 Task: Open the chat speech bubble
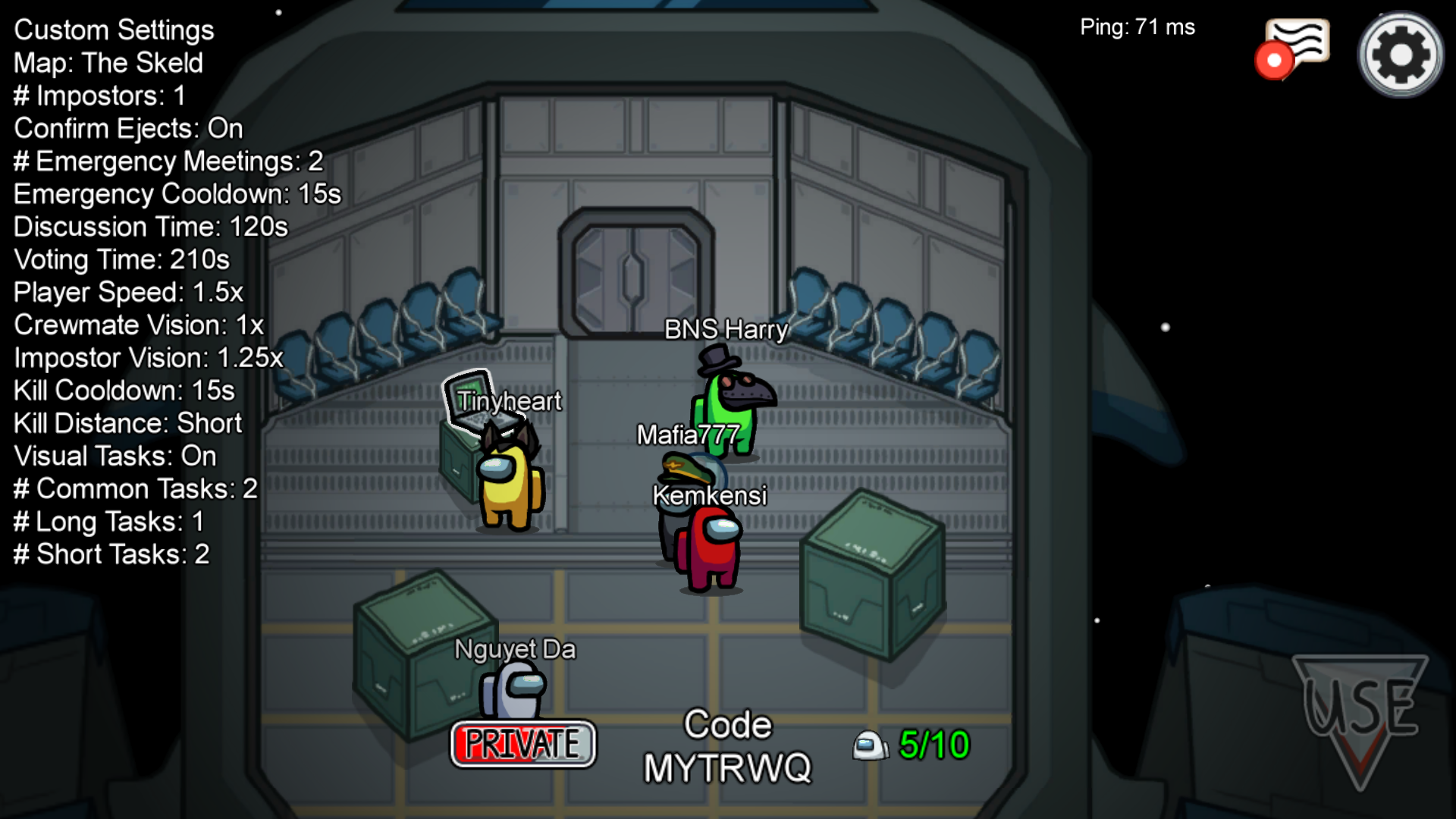(1296, 45)
